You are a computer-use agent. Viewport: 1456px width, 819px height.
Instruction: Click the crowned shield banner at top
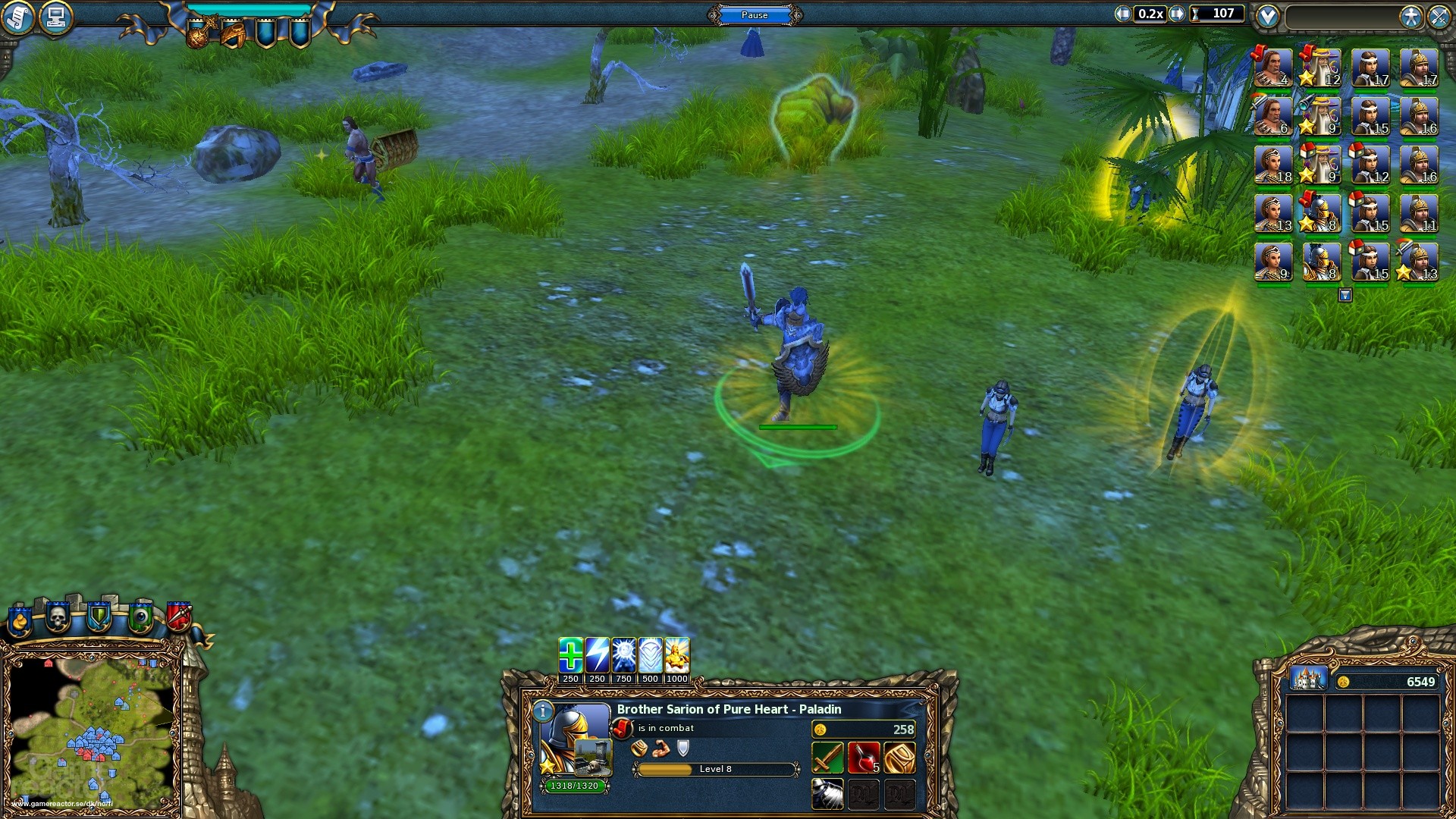tap(203, 30)
